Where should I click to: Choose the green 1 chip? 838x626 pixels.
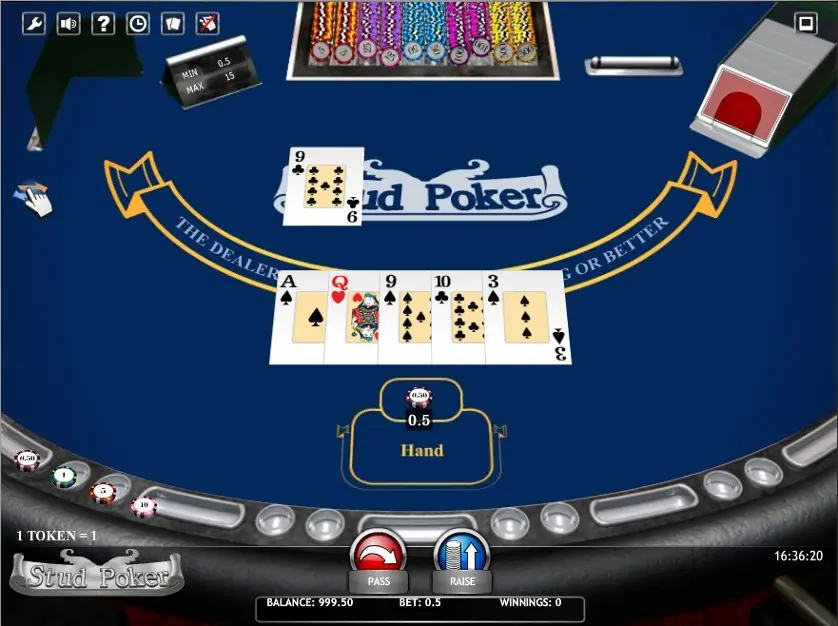pos(64,476)
